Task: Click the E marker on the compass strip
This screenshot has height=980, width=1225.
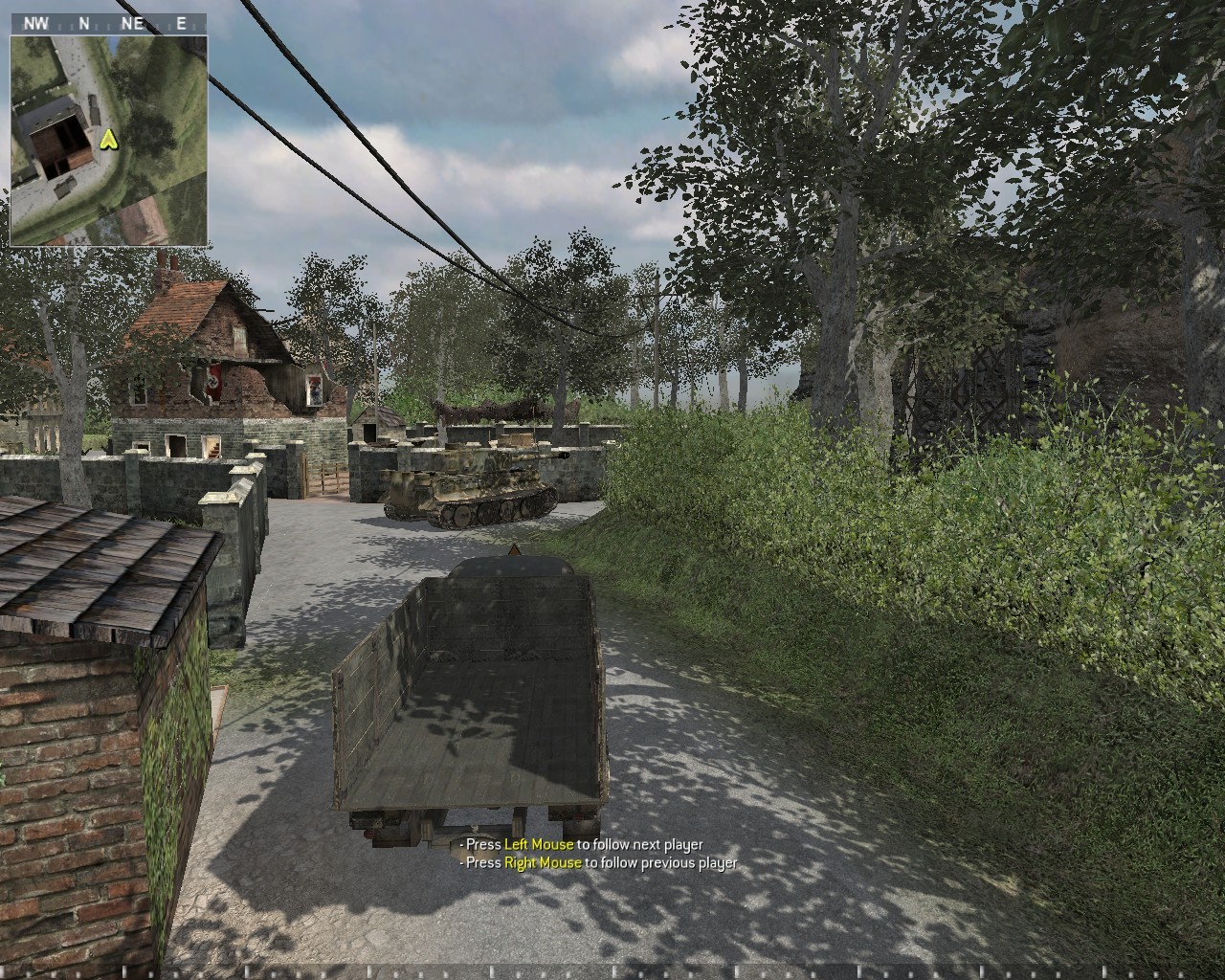Action: click(180, 23)
